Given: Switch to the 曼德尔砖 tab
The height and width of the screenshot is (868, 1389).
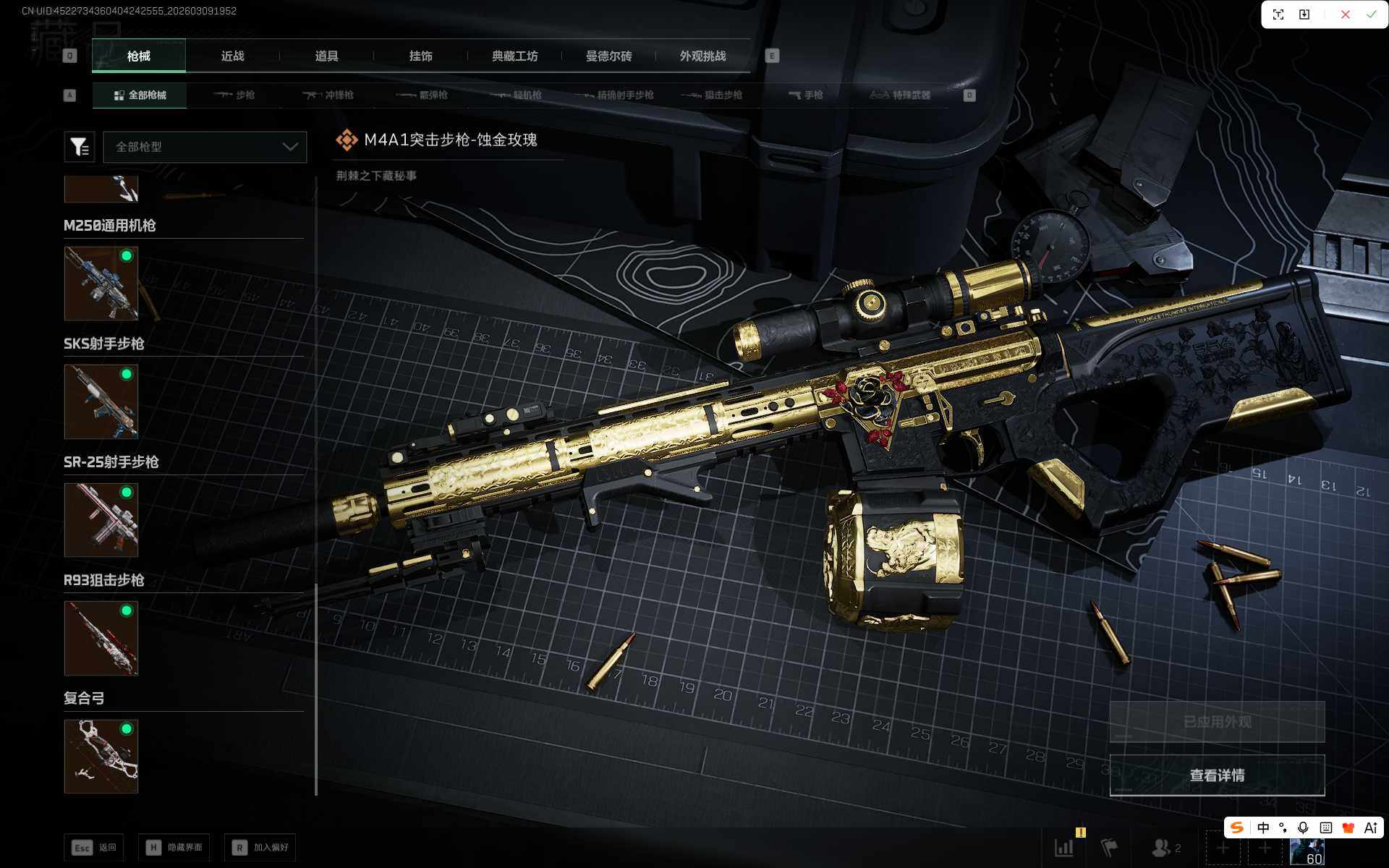Looking at the screenshot, I should pyautogui.click(x=608, y=56).
